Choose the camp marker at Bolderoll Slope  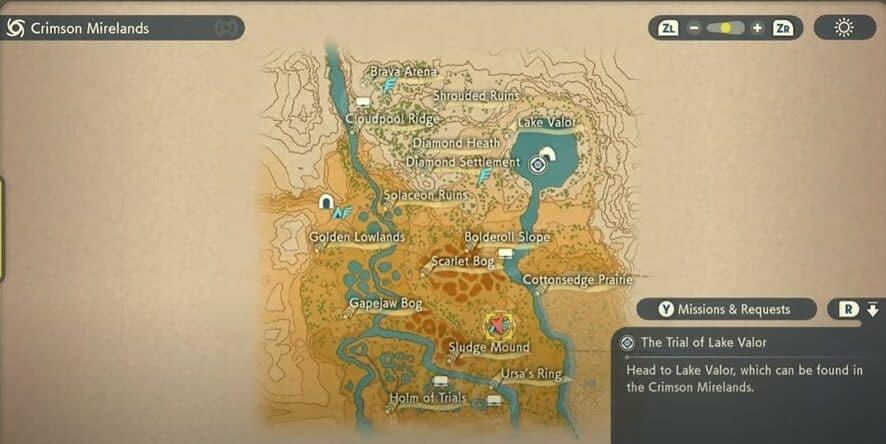[x=506, y=254]
